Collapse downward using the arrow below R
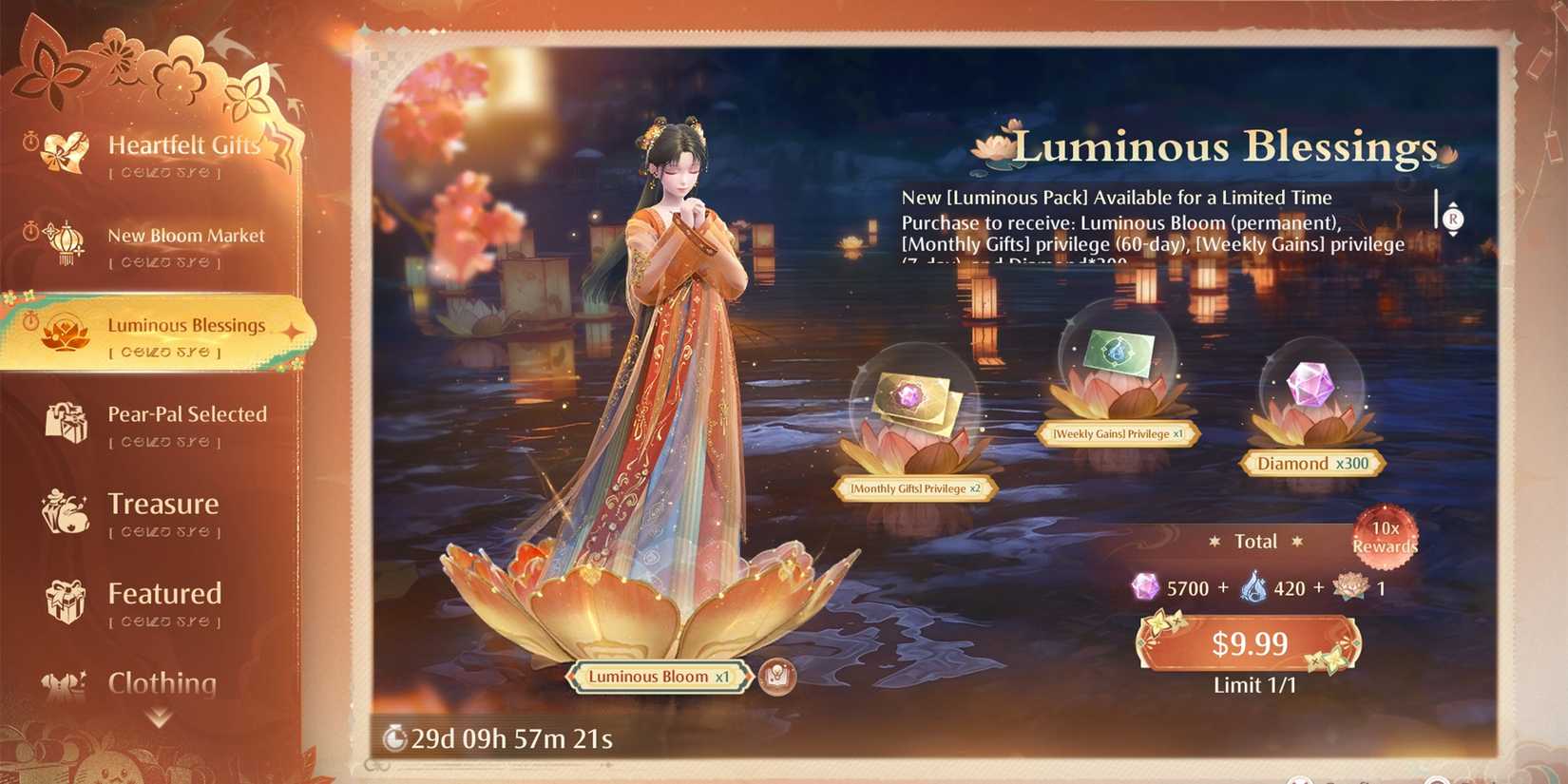 (1452, 233)
